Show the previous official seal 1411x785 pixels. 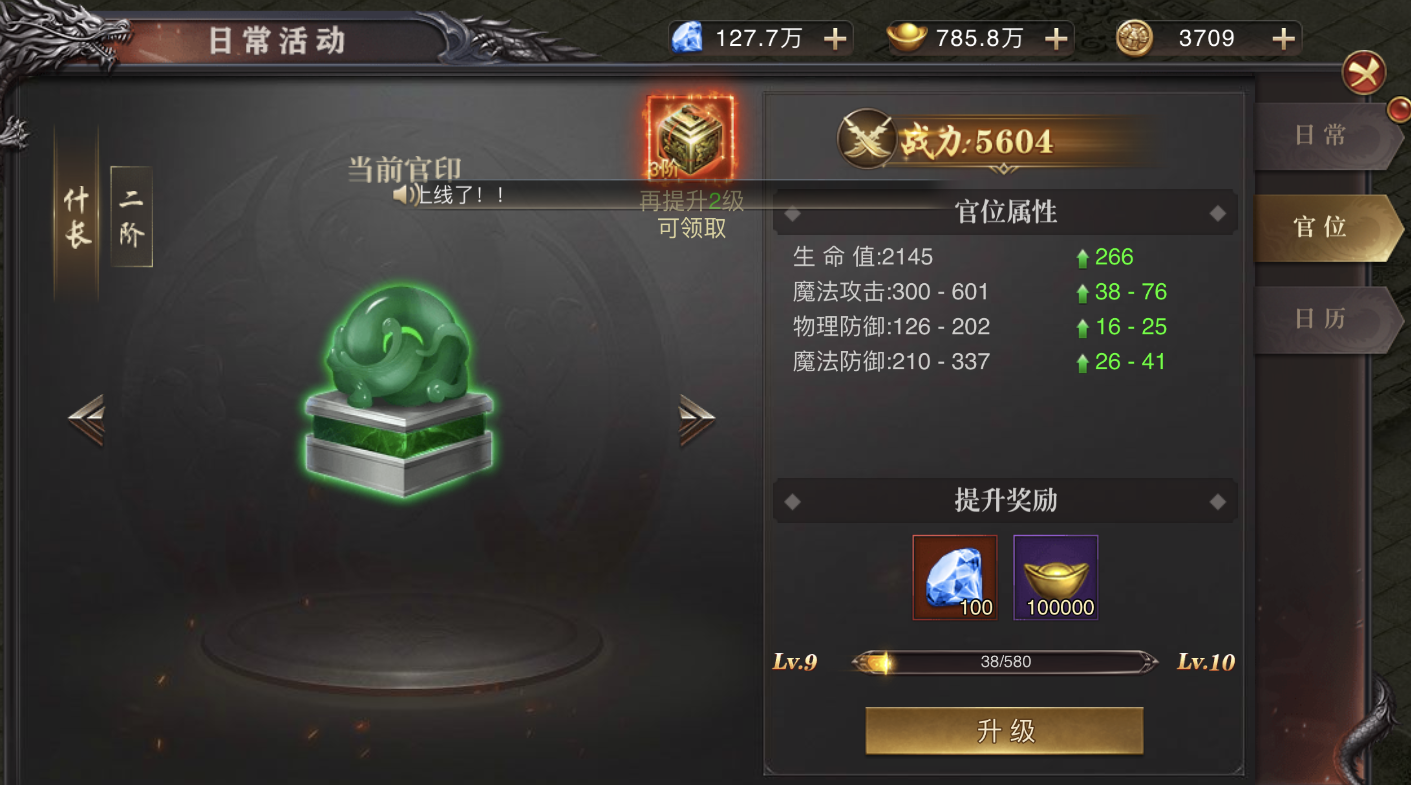point(86,420)
